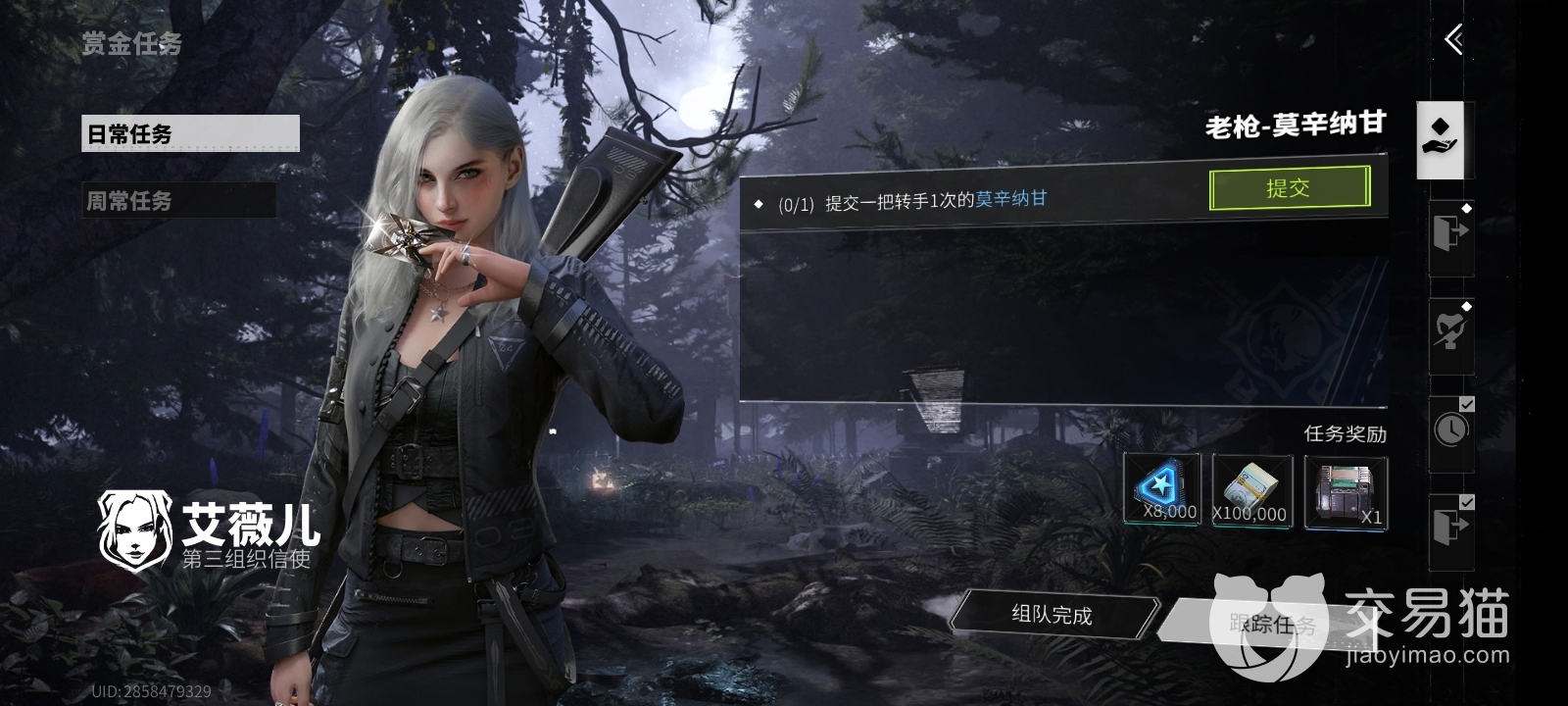The width and height of the screenshot is (1568, 706).
Task: Open the 周常任务 weekly missions tab
Action: click(x=178, y=200)
